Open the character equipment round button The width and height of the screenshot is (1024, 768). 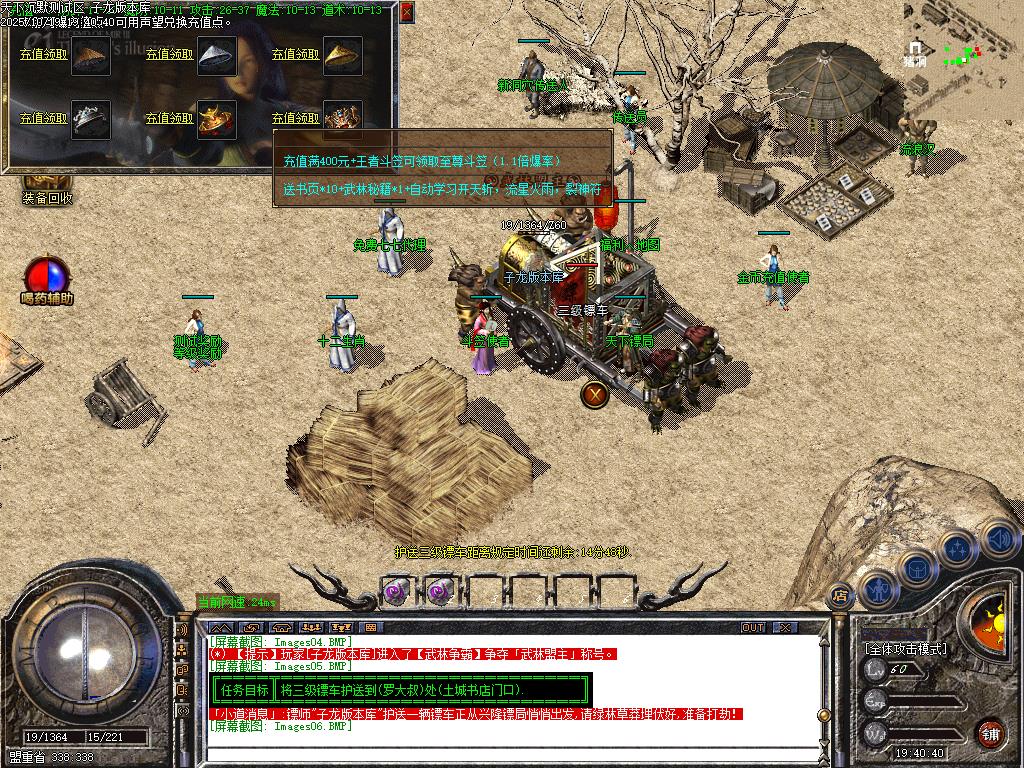pos(878,590)
